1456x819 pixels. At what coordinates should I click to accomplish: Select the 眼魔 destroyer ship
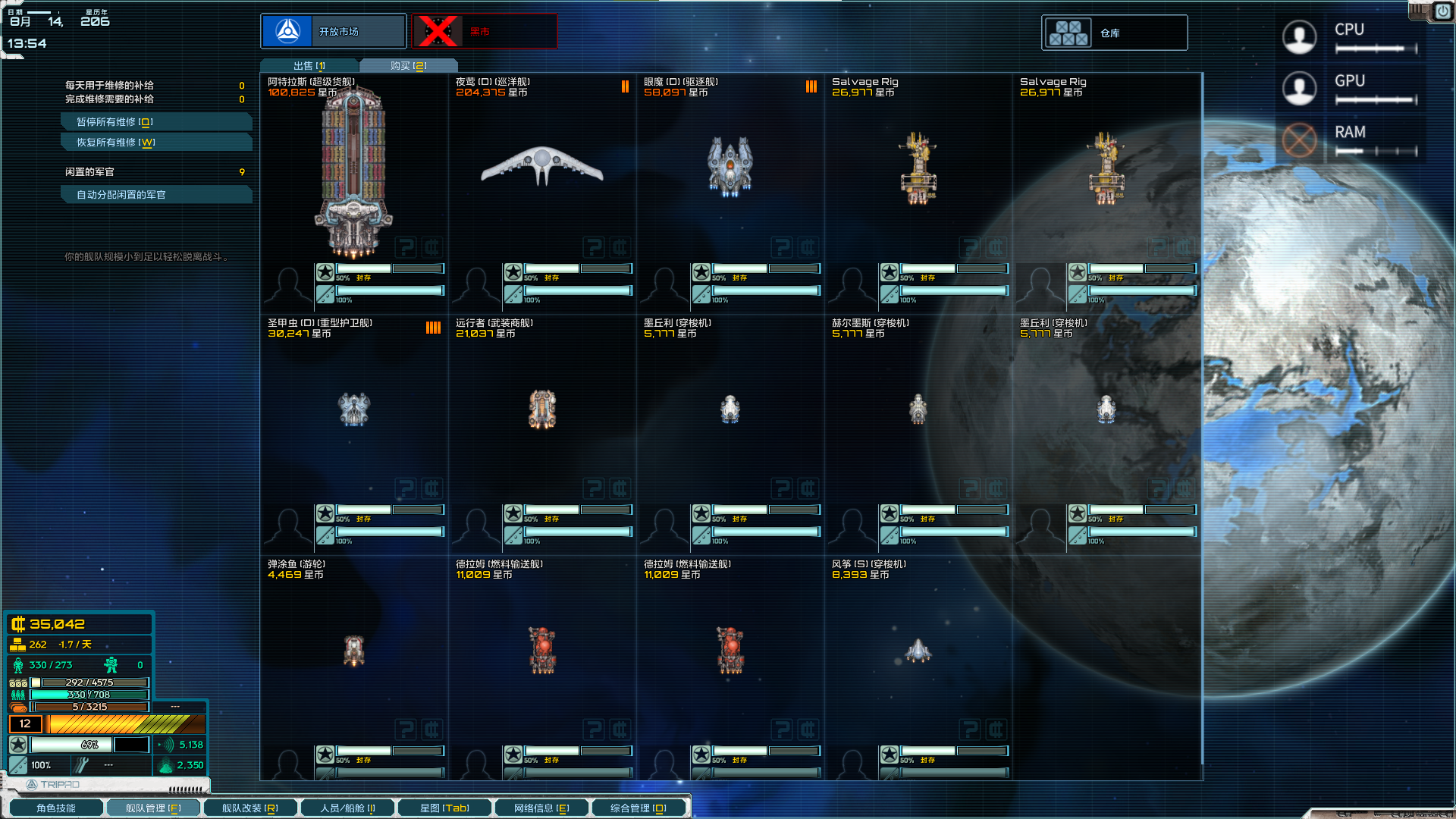(730, 165)
